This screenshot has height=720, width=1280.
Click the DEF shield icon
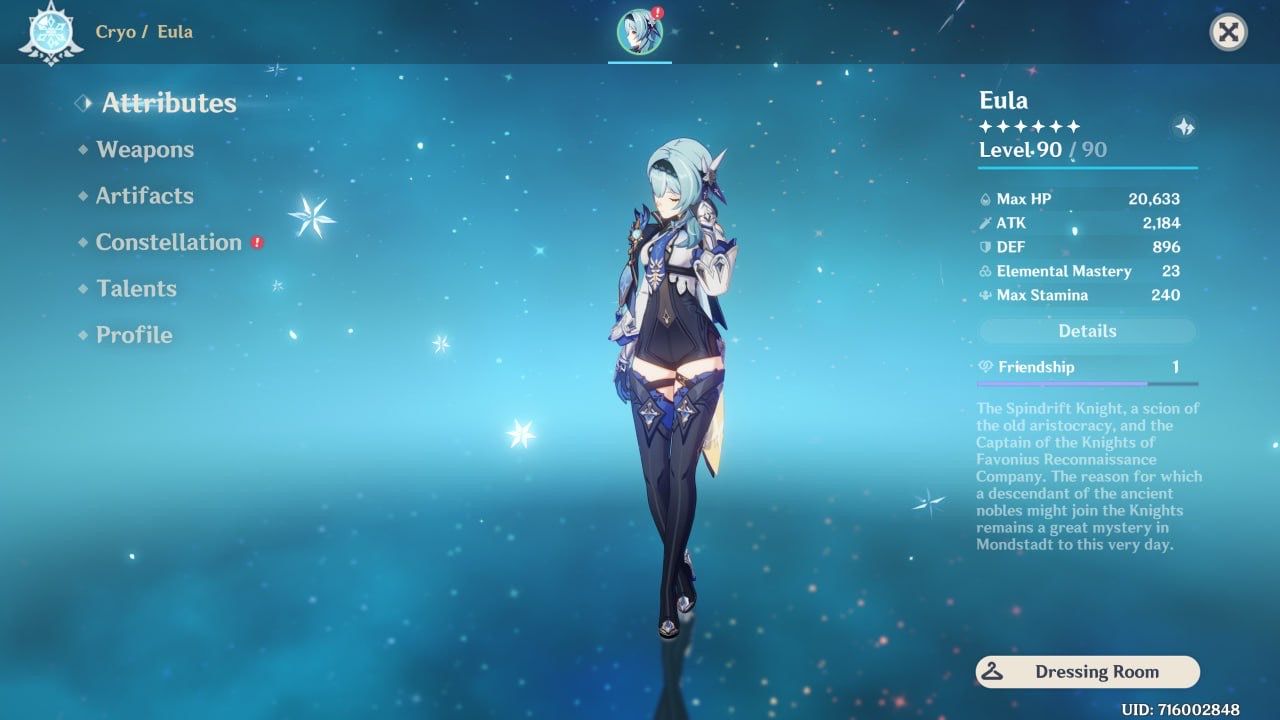(x=985, y=247)
